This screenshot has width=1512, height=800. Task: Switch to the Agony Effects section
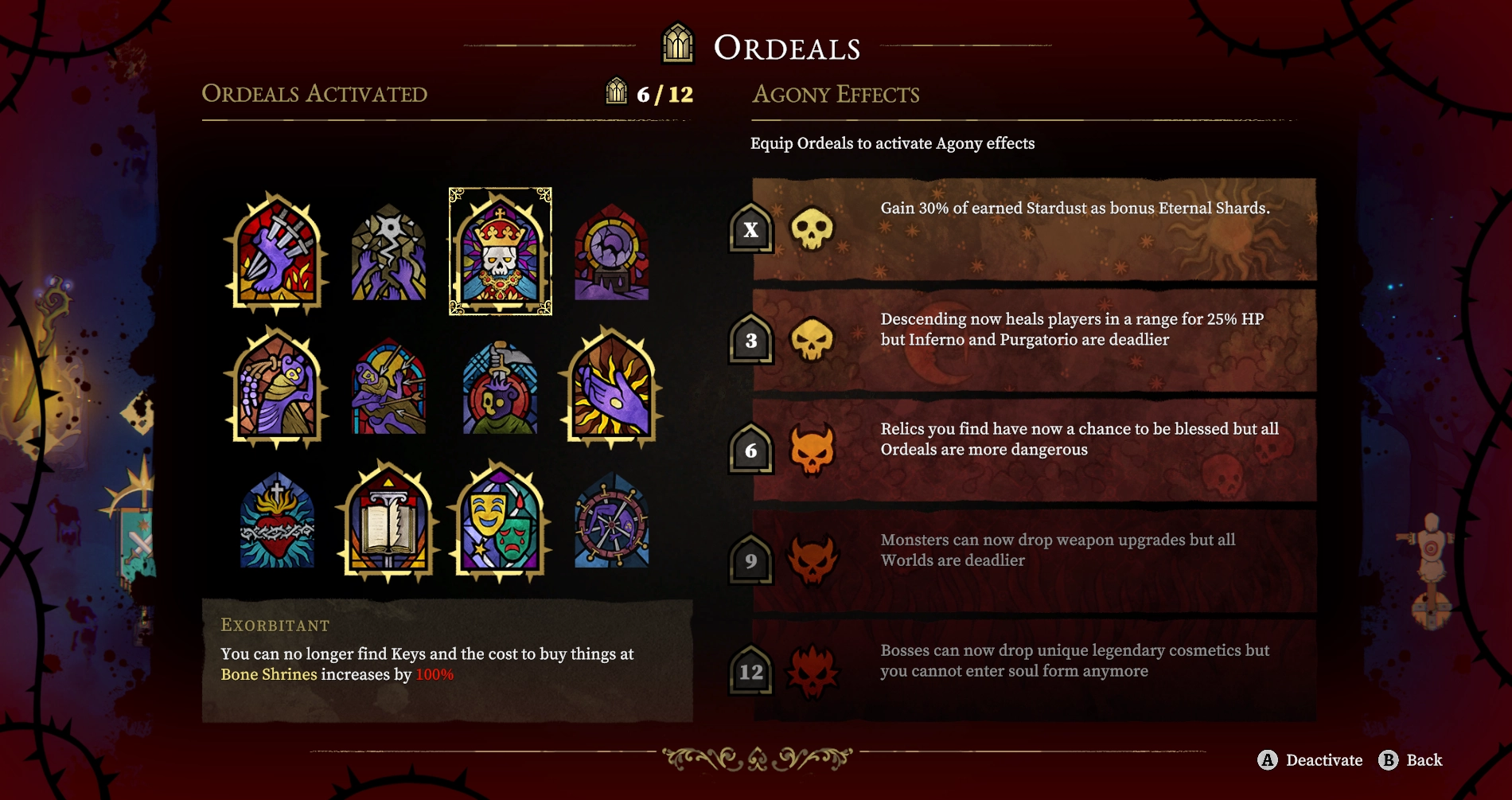pyautogui.click(x=836, y=94)
